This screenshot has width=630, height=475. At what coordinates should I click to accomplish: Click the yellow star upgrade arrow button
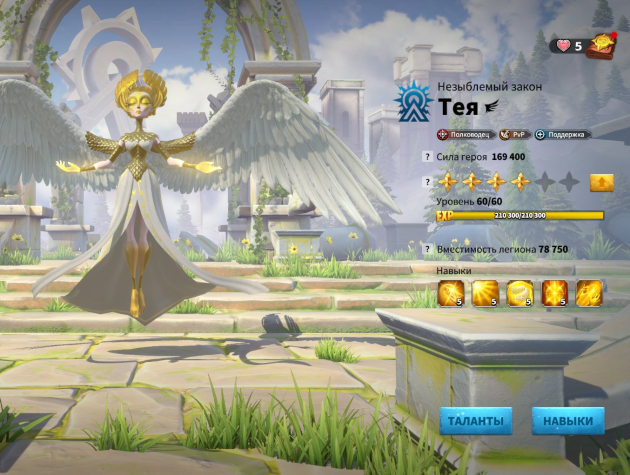point(600,182)
